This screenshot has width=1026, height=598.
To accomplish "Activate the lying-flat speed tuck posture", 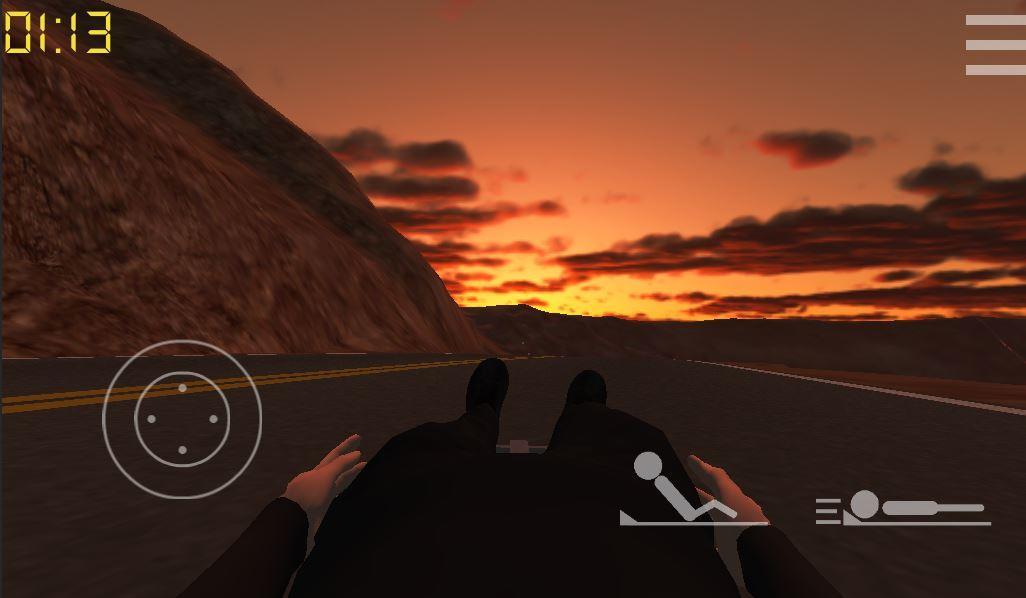I will (x=902, y=508).
